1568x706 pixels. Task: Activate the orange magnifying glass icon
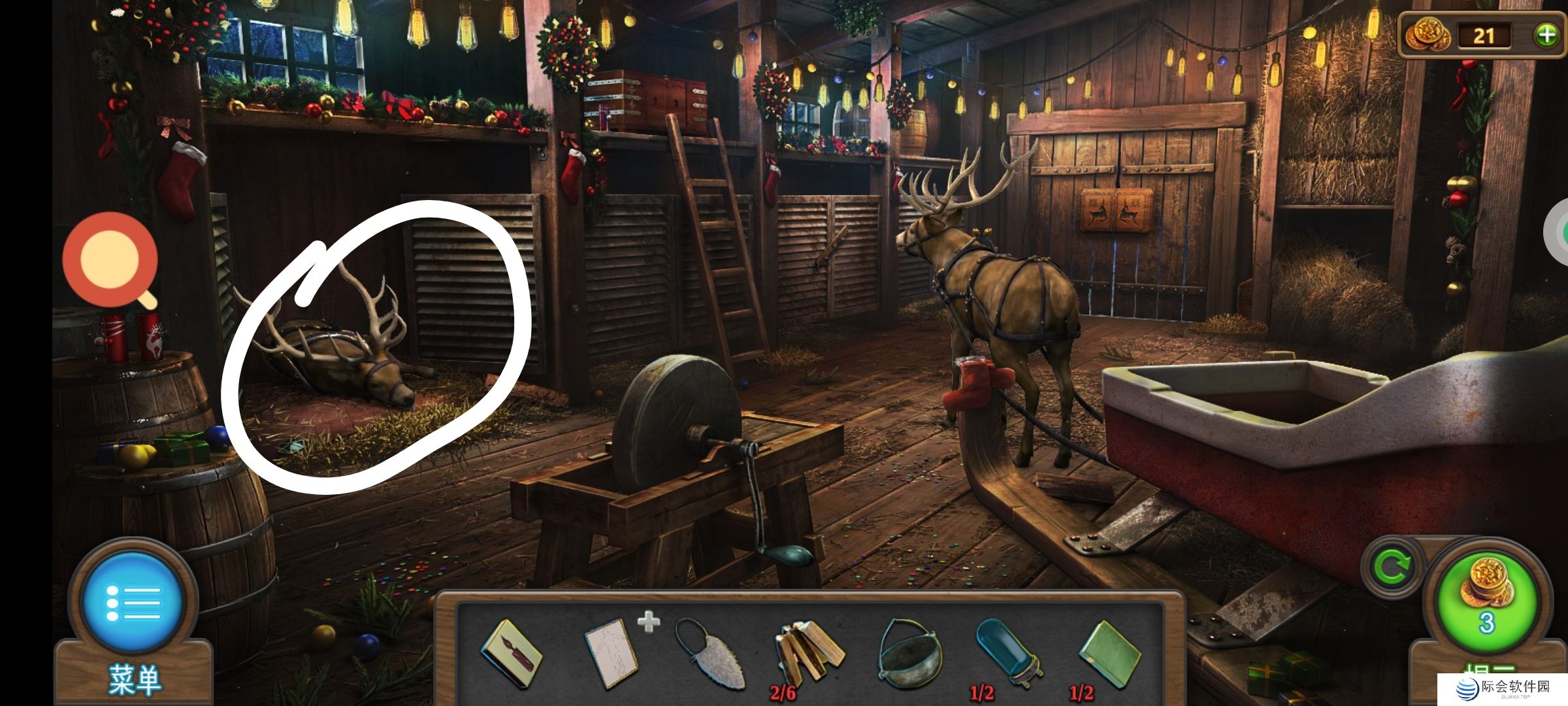coord(111,260)
